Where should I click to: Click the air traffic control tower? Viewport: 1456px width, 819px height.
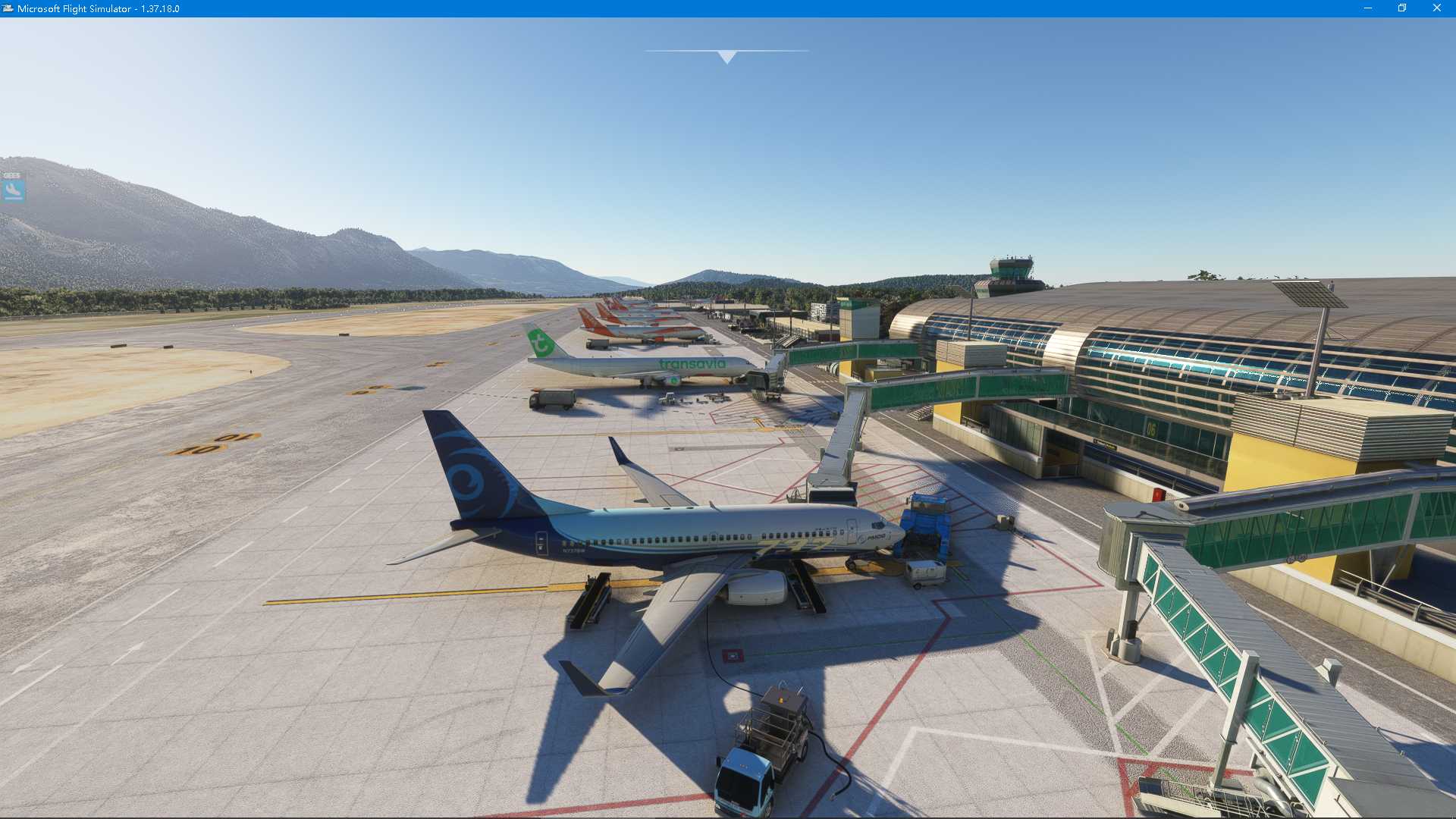[x=1009, y=269]
